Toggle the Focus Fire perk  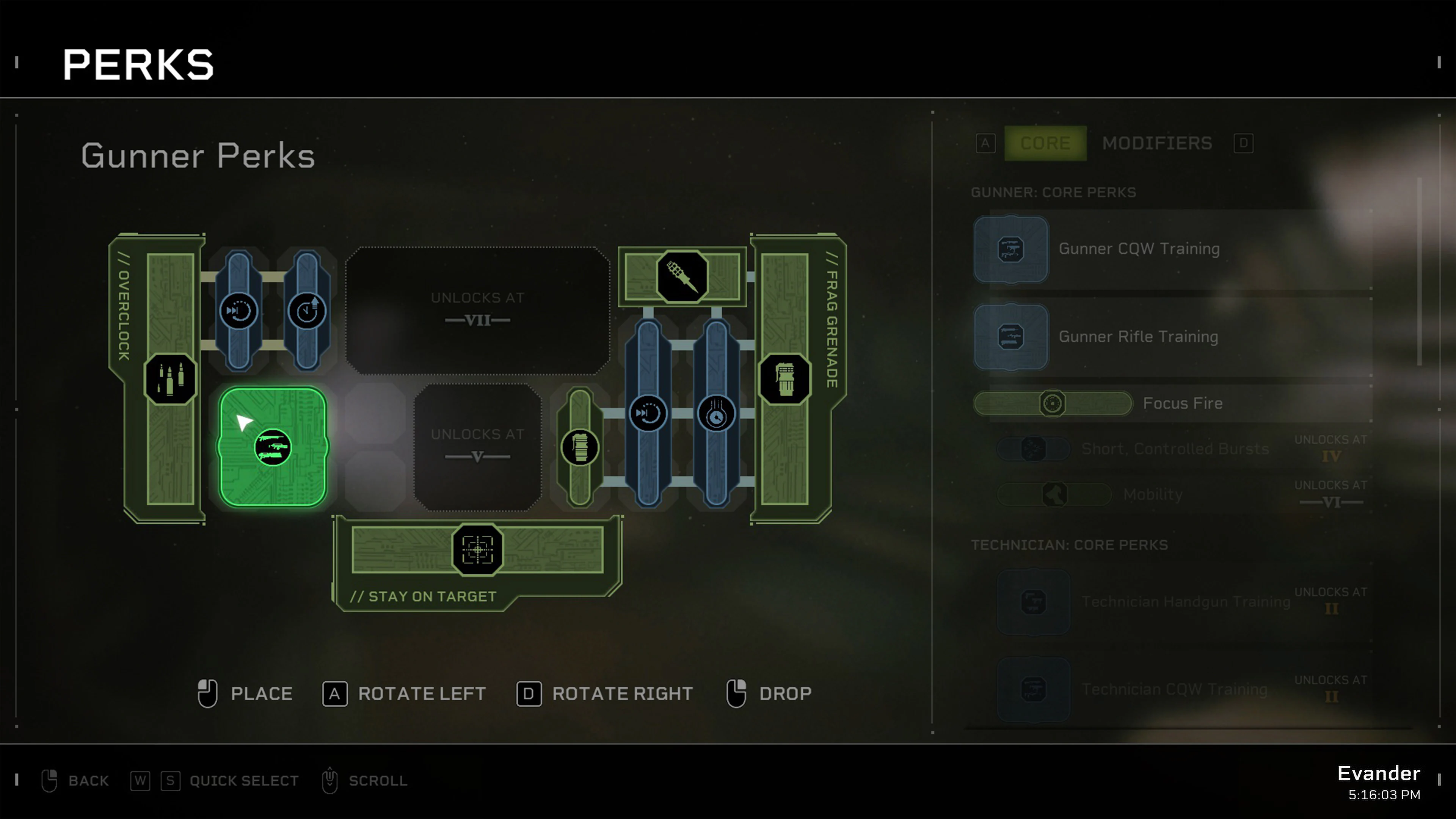coord(1053,403)
